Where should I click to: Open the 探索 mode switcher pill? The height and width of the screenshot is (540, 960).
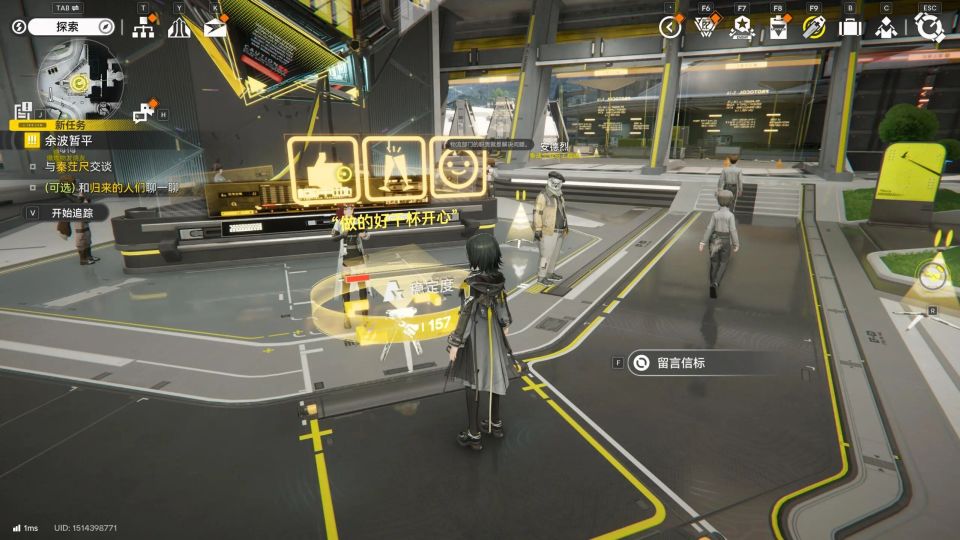(x=70, y=27)
